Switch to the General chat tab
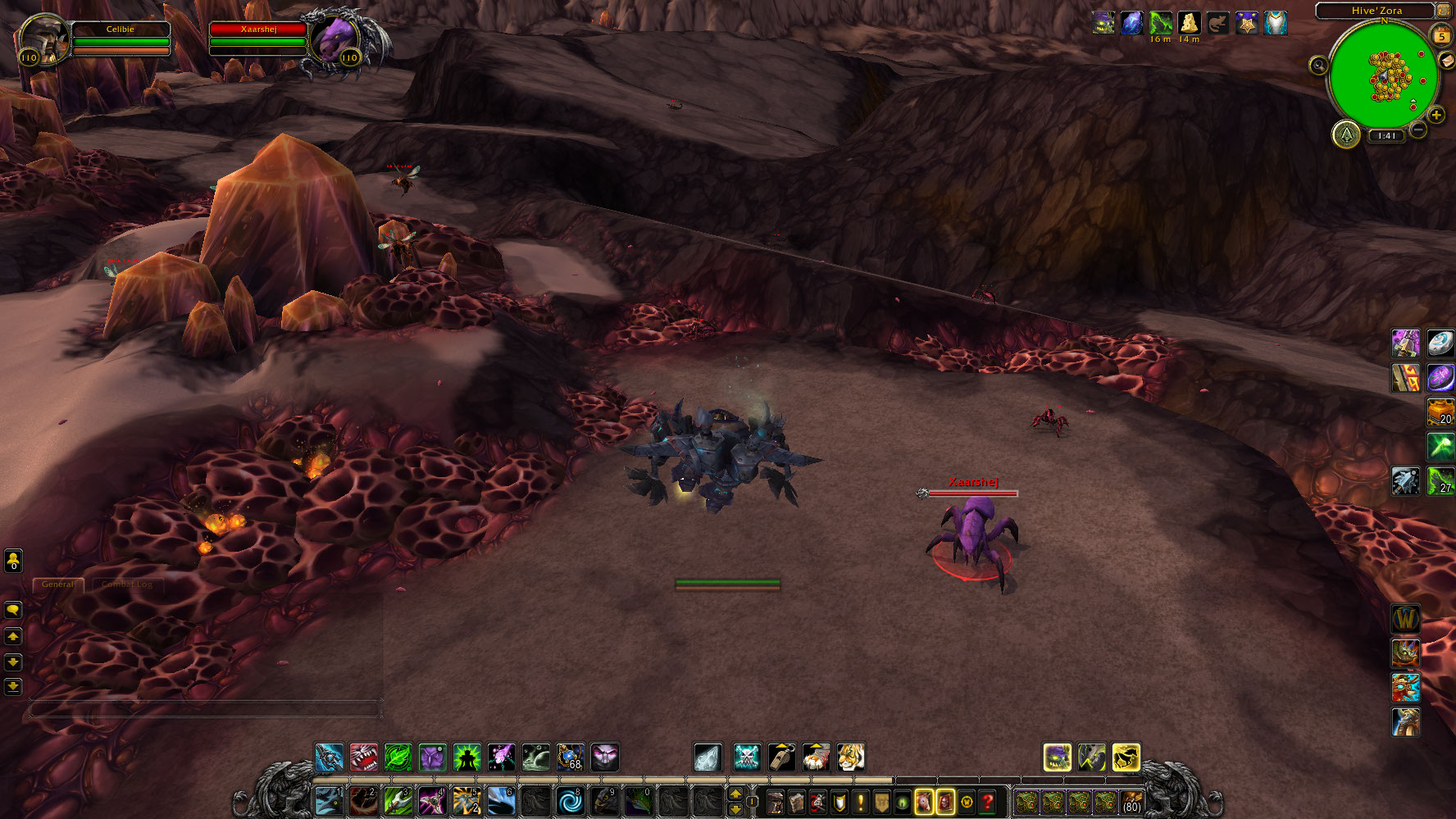Viewport: 1456px width, 819px height. click(x=57, y=585)
